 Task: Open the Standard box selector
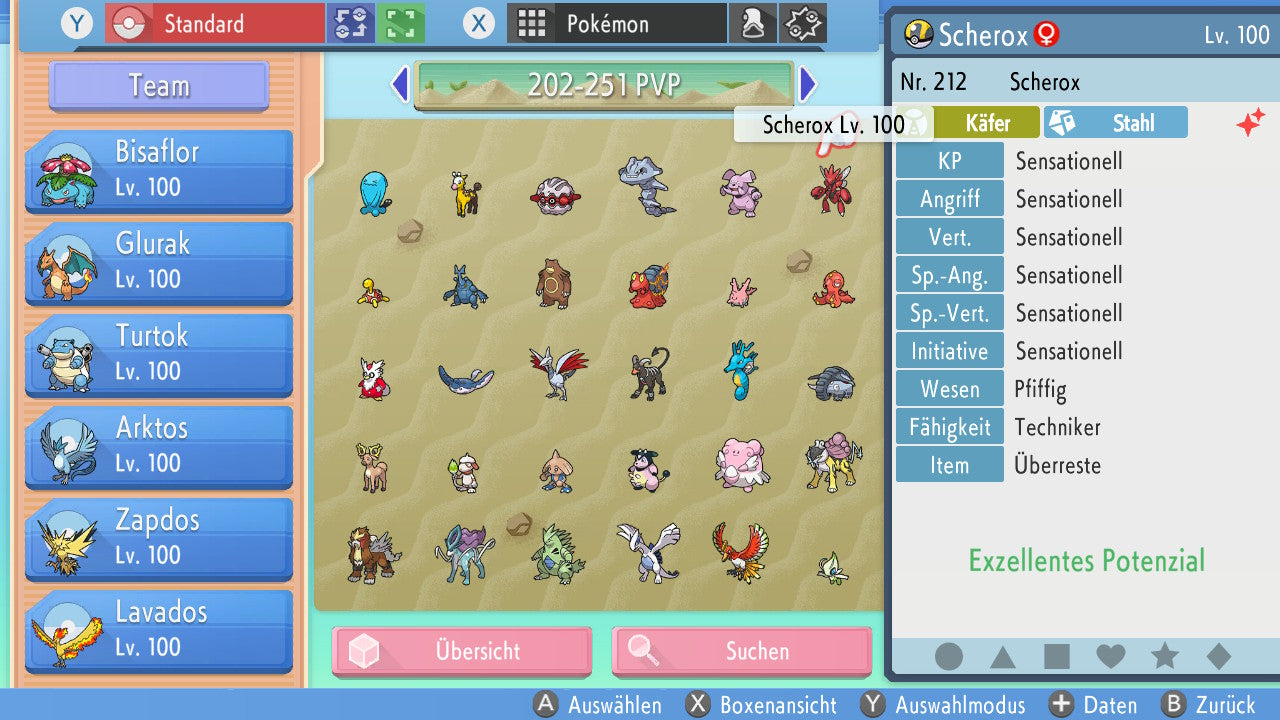coord(213,22)
